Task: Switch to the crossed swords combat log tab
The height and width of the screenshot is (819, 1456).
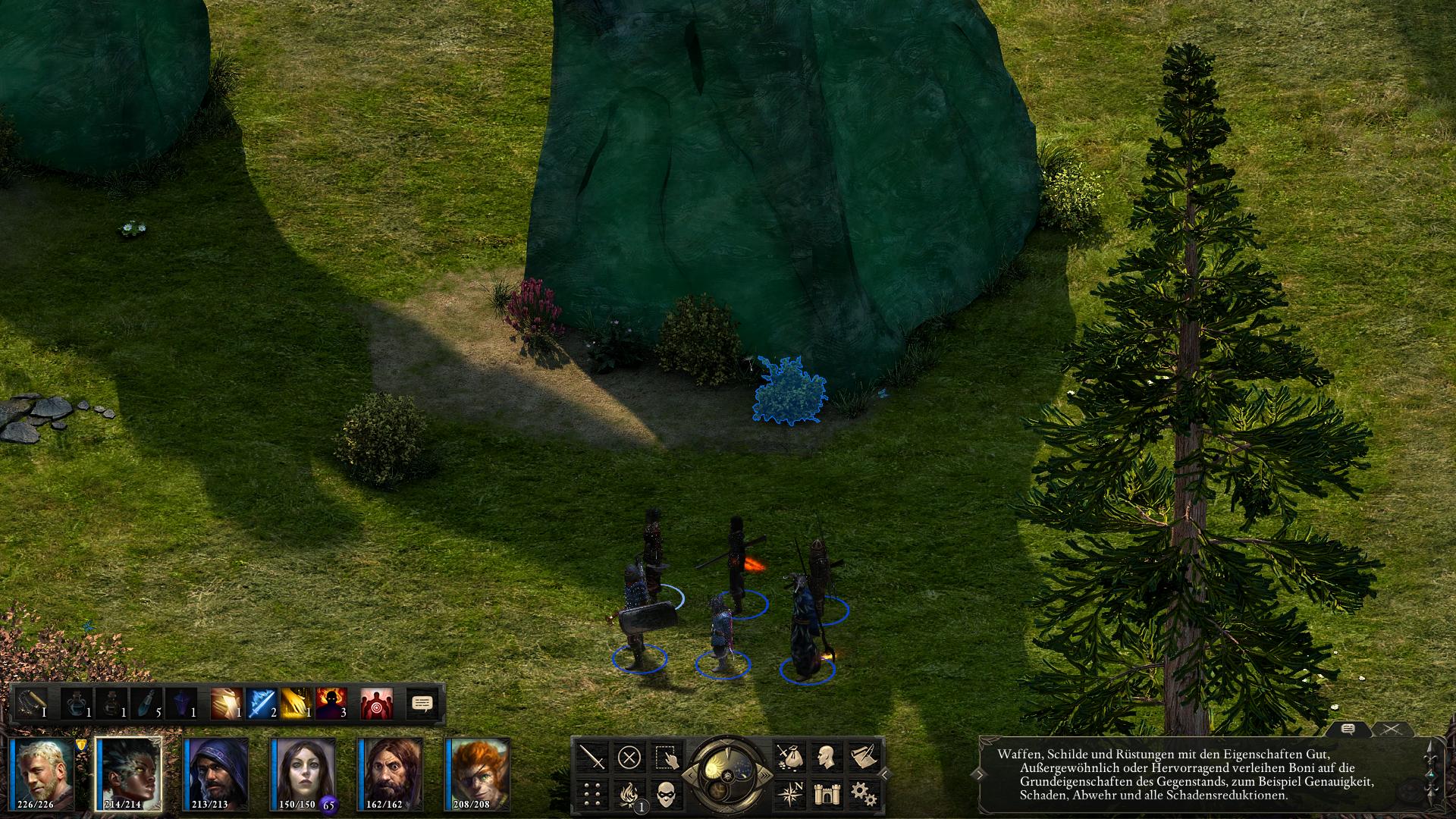Action: click(1390, 730)
